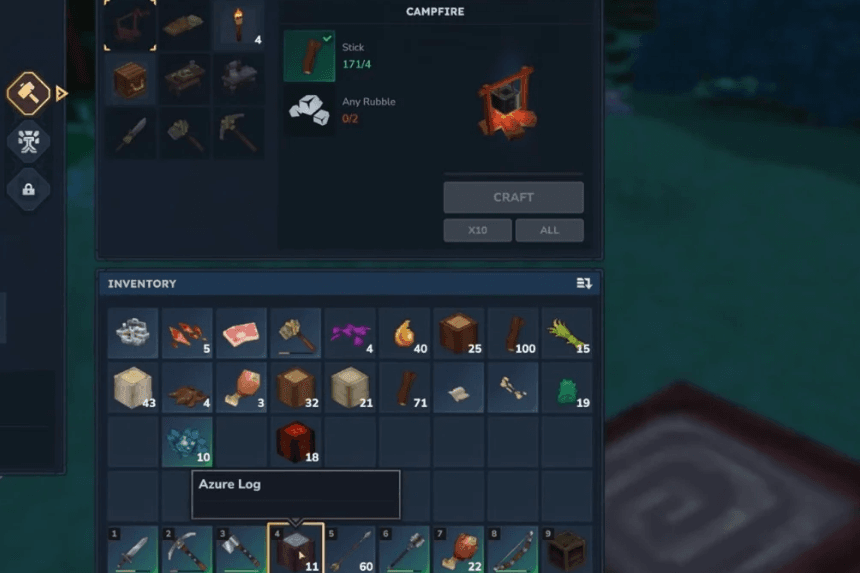The width and height of the screenshot is (860, 573).
Task: Select the stick stack of 100
Action: (513, 334)
